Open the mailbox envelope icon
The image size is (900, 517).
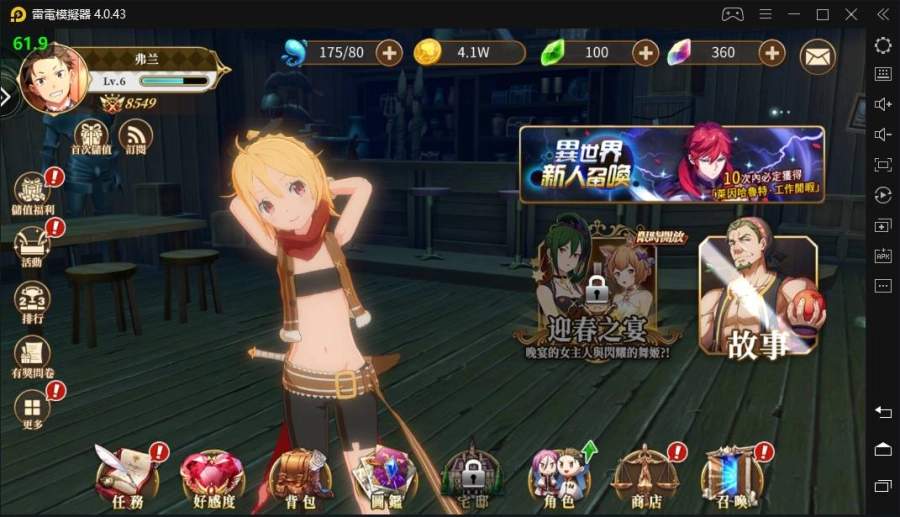(818, 55)
